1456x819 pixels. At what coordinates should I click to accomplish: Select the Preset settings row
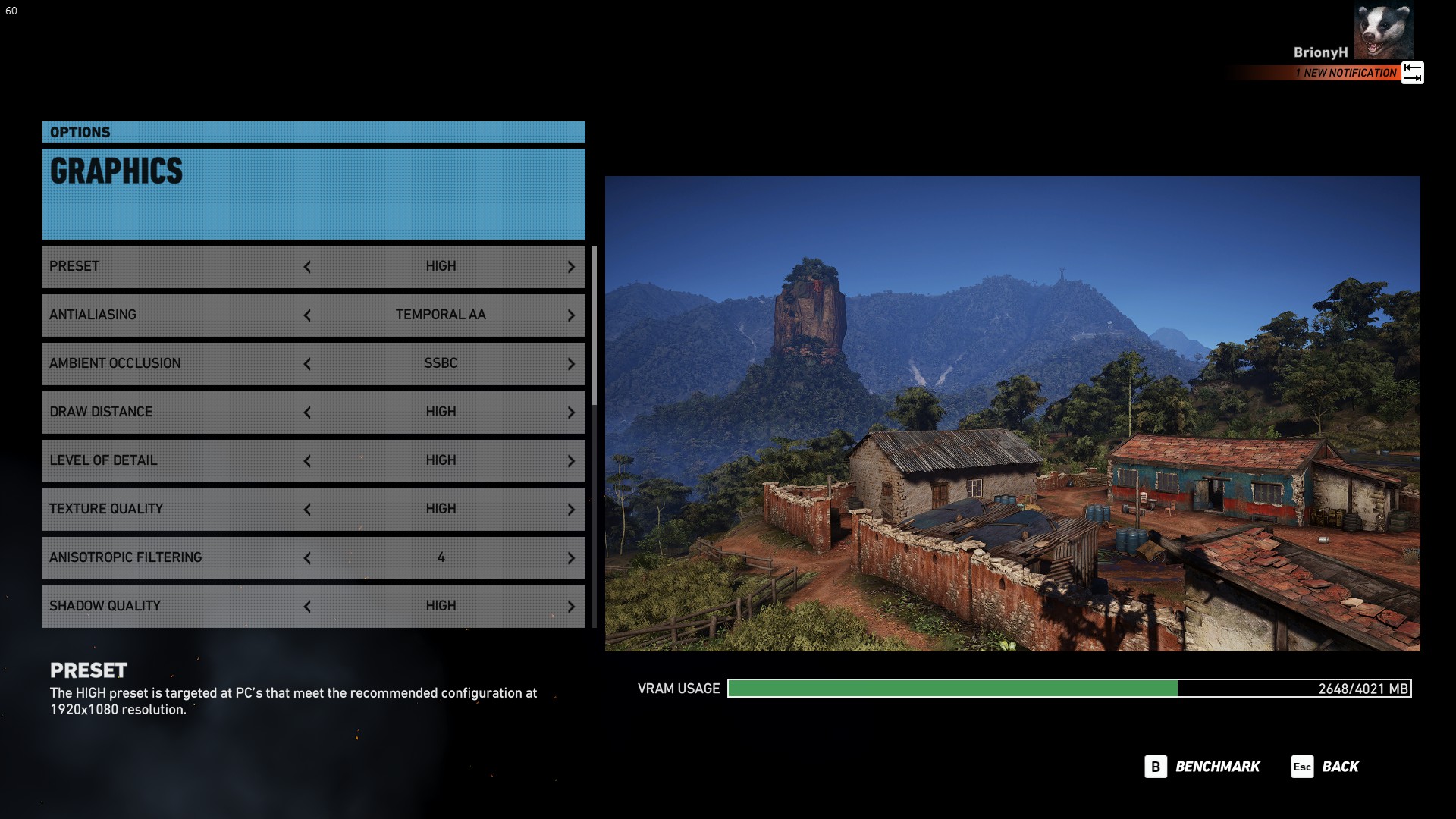coord(174,267)
